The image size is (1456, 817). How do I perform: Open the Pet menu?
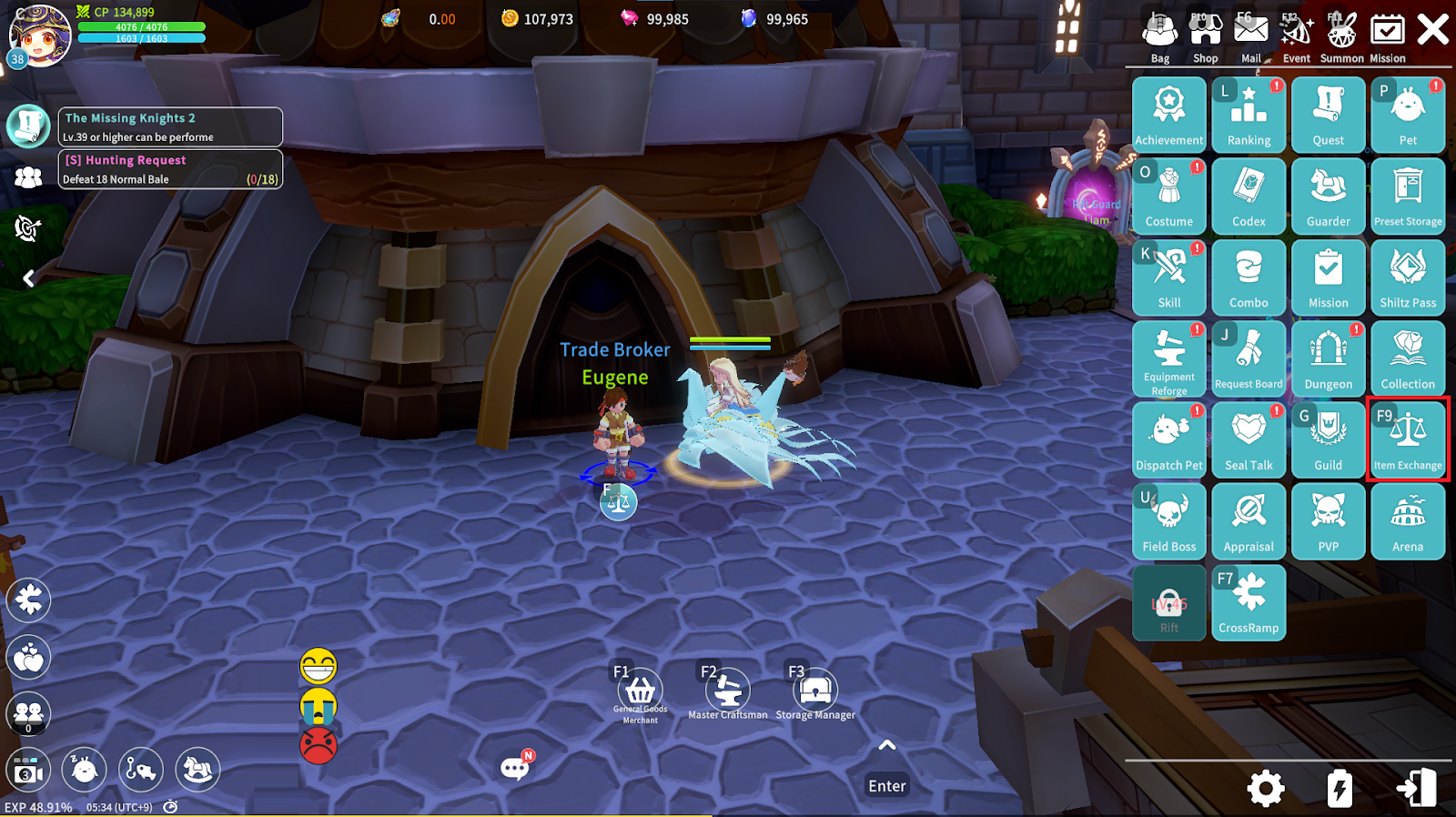pyautogui.click(x=1408, y=115)
